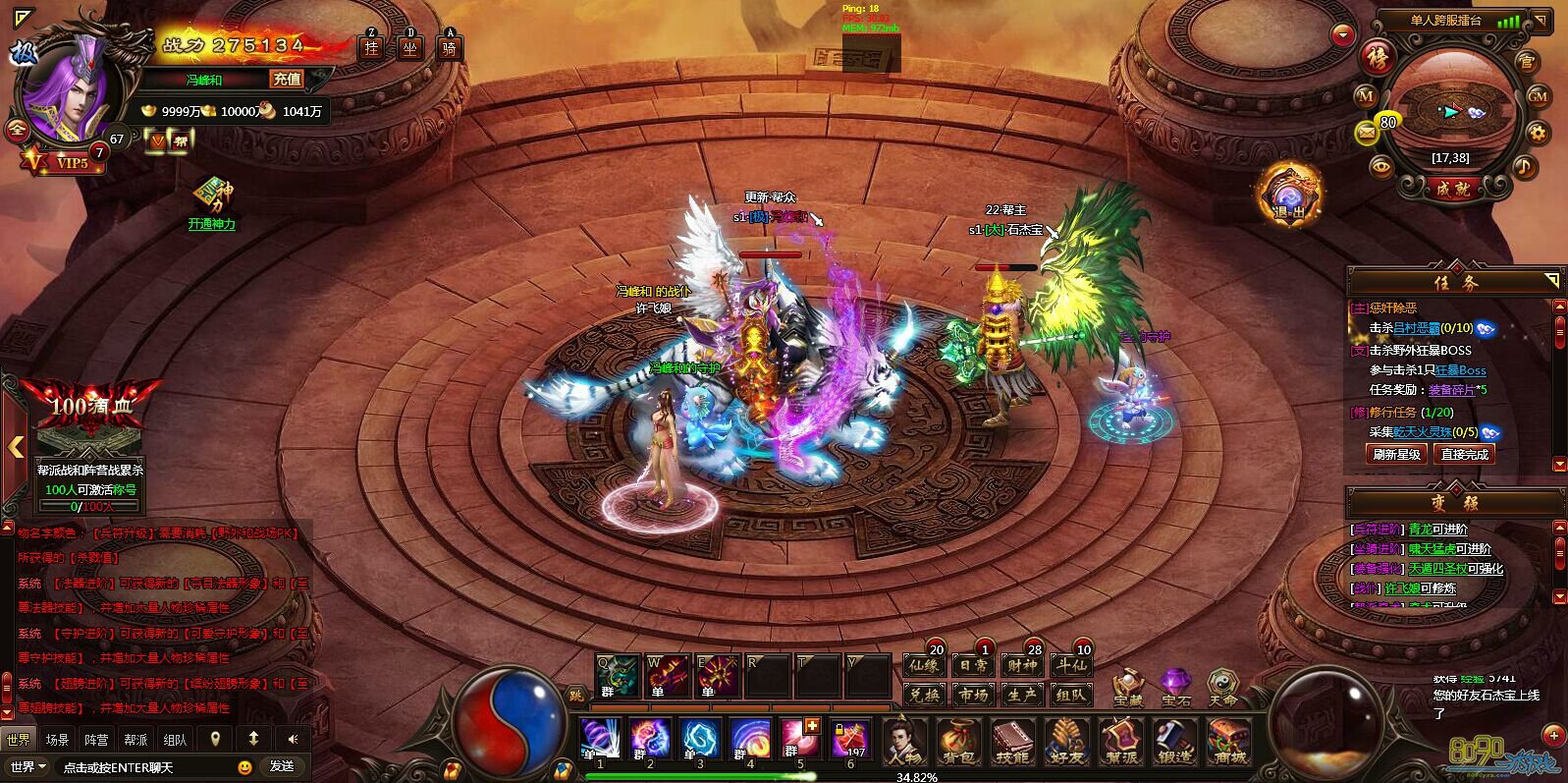Toggle music with the note icon
Image resolution: width=1568 pixels, height=783 pixels.
click(x=1525, y=167)
